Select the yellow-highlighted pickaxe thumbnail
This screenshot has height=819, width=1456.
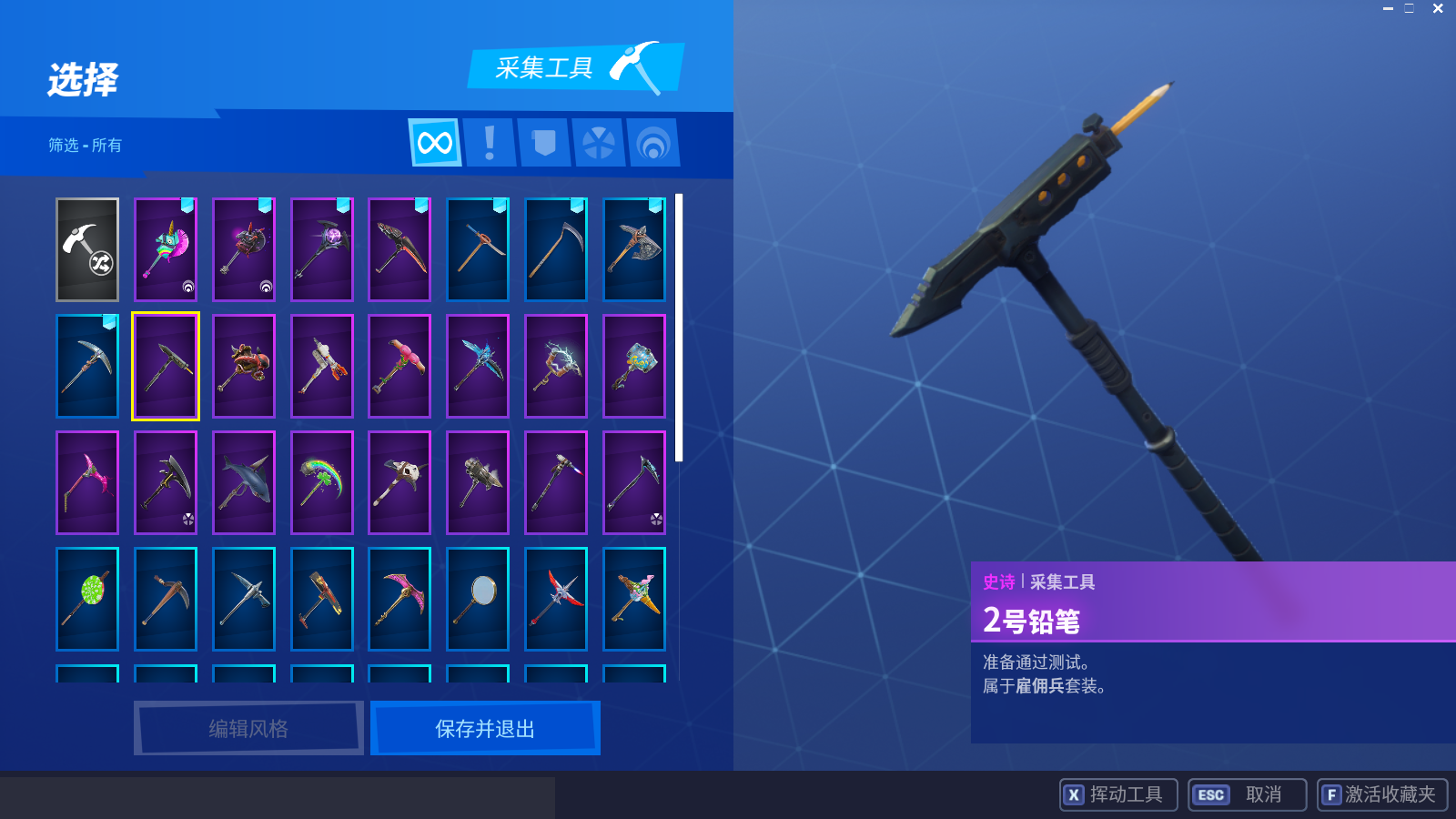coord(165,366)
